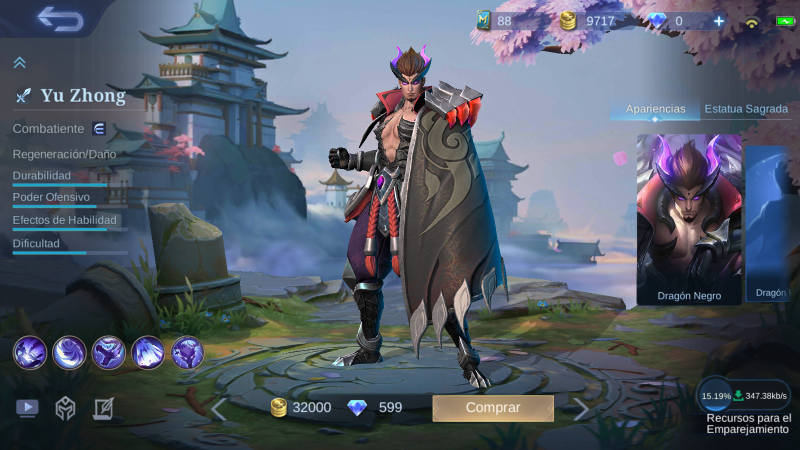Tap the Combatiente role icon
The height and width of the screenshot is (450, 800).
tap(99, 129)
